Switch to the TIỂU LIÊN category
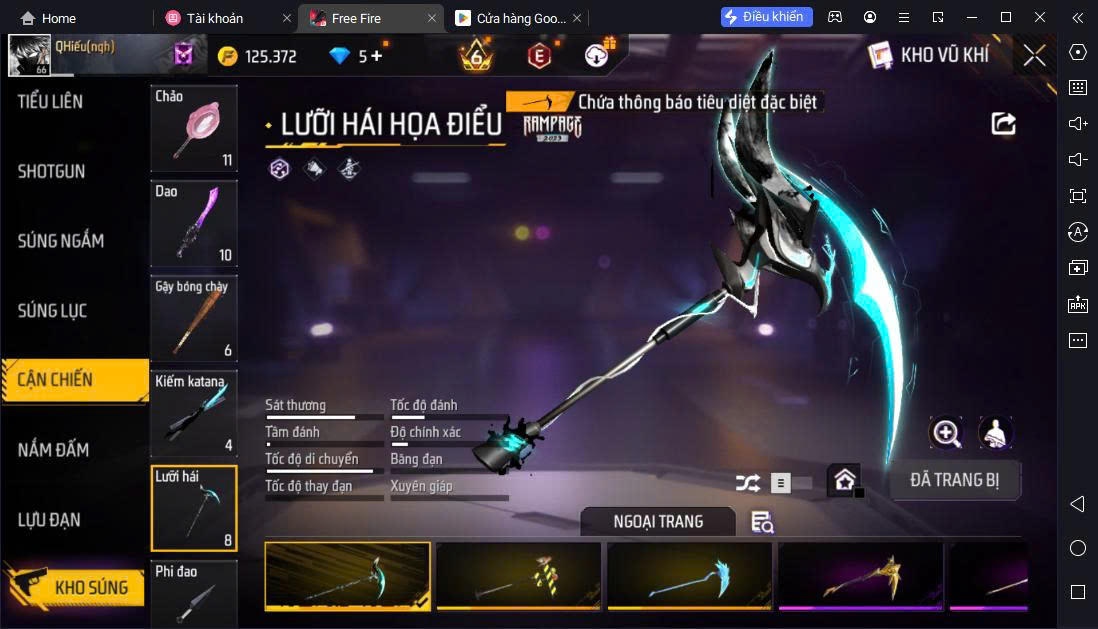Viewport: 1098px width, 629px height. pos(50,101)
